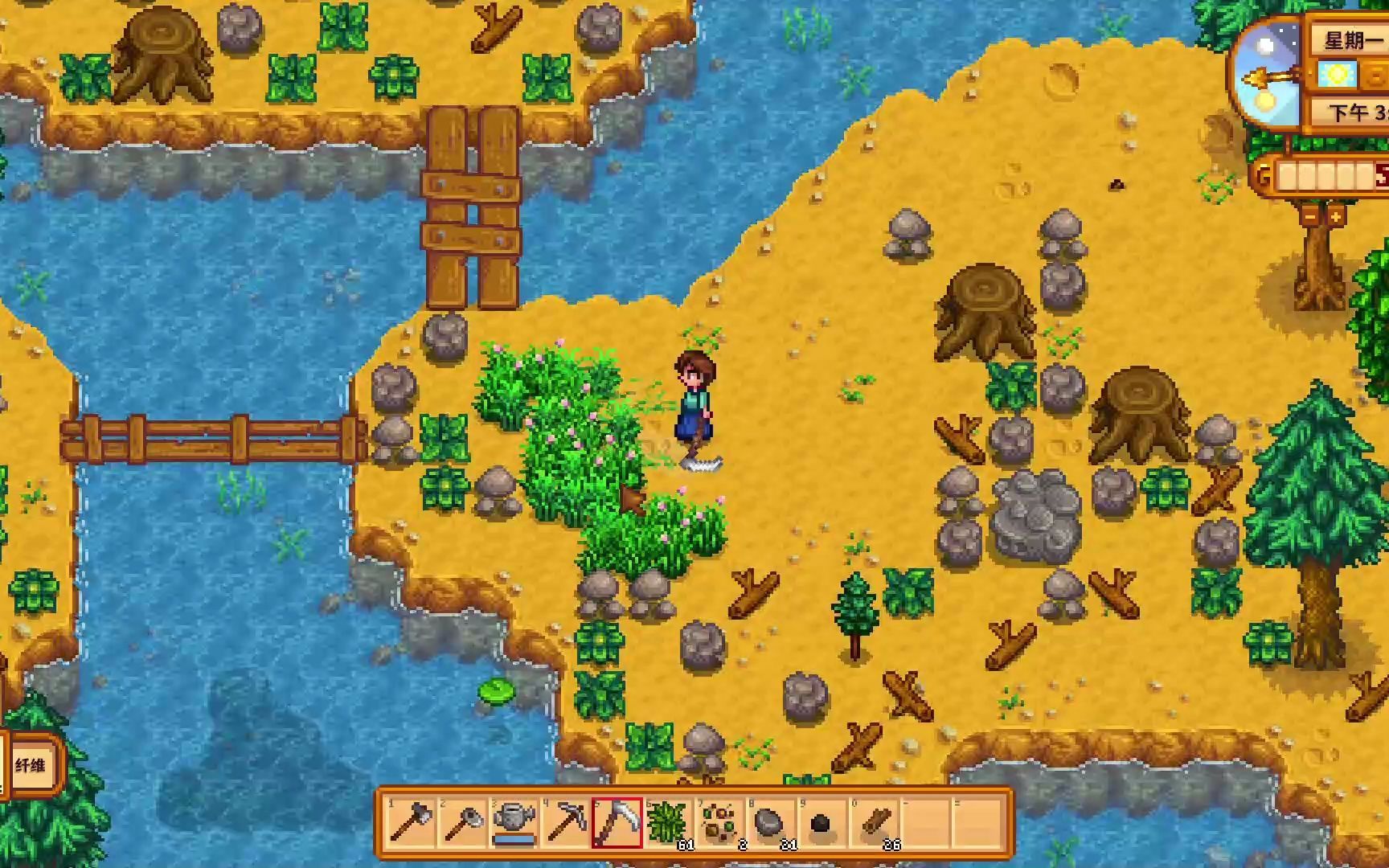Viewport: 1389px width, 868px height.
Task: Switch to the pickaxe tool
Action: point(565,823)
